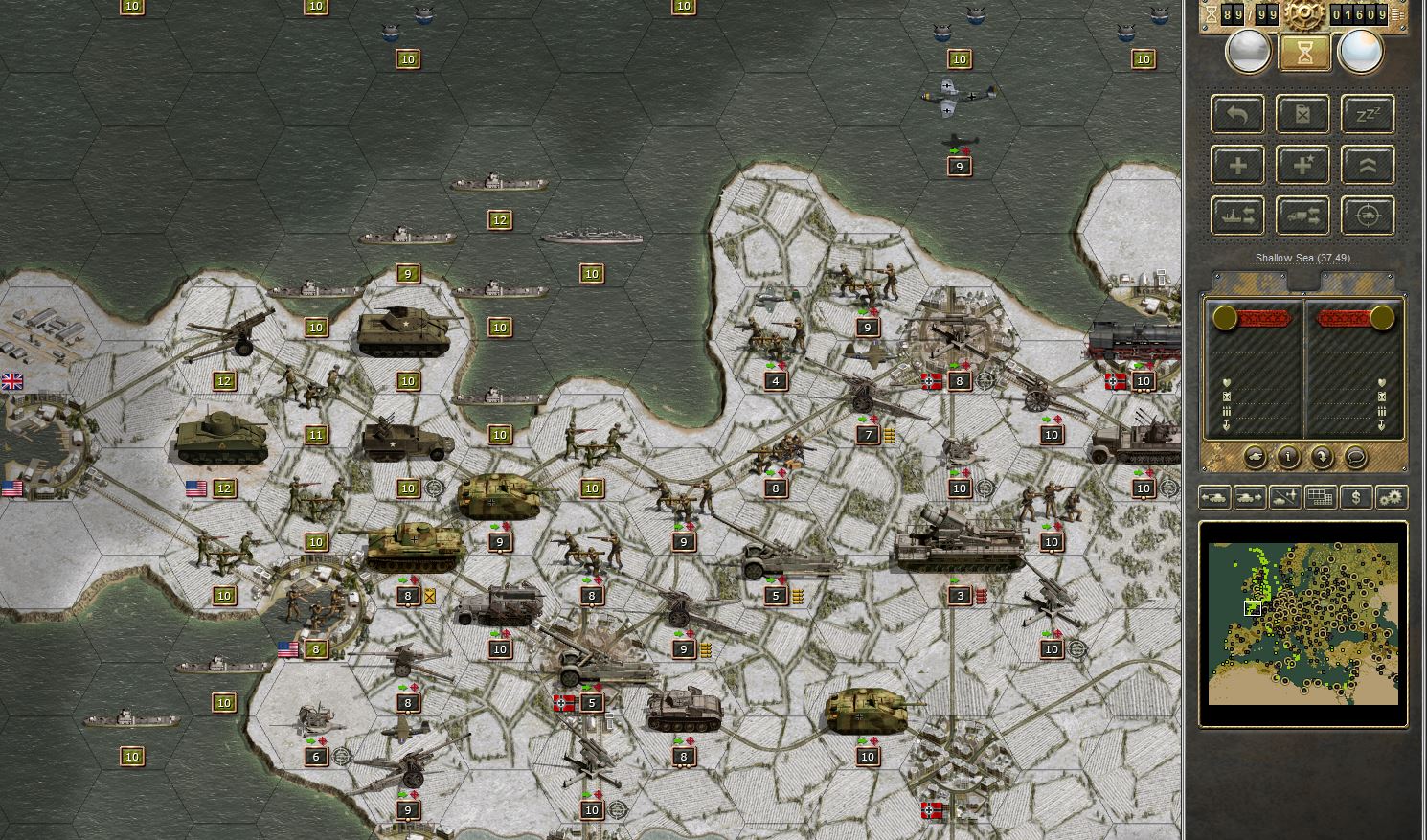
Task: Open the upgrade panel via chevrons icon
Action: 1368,164
